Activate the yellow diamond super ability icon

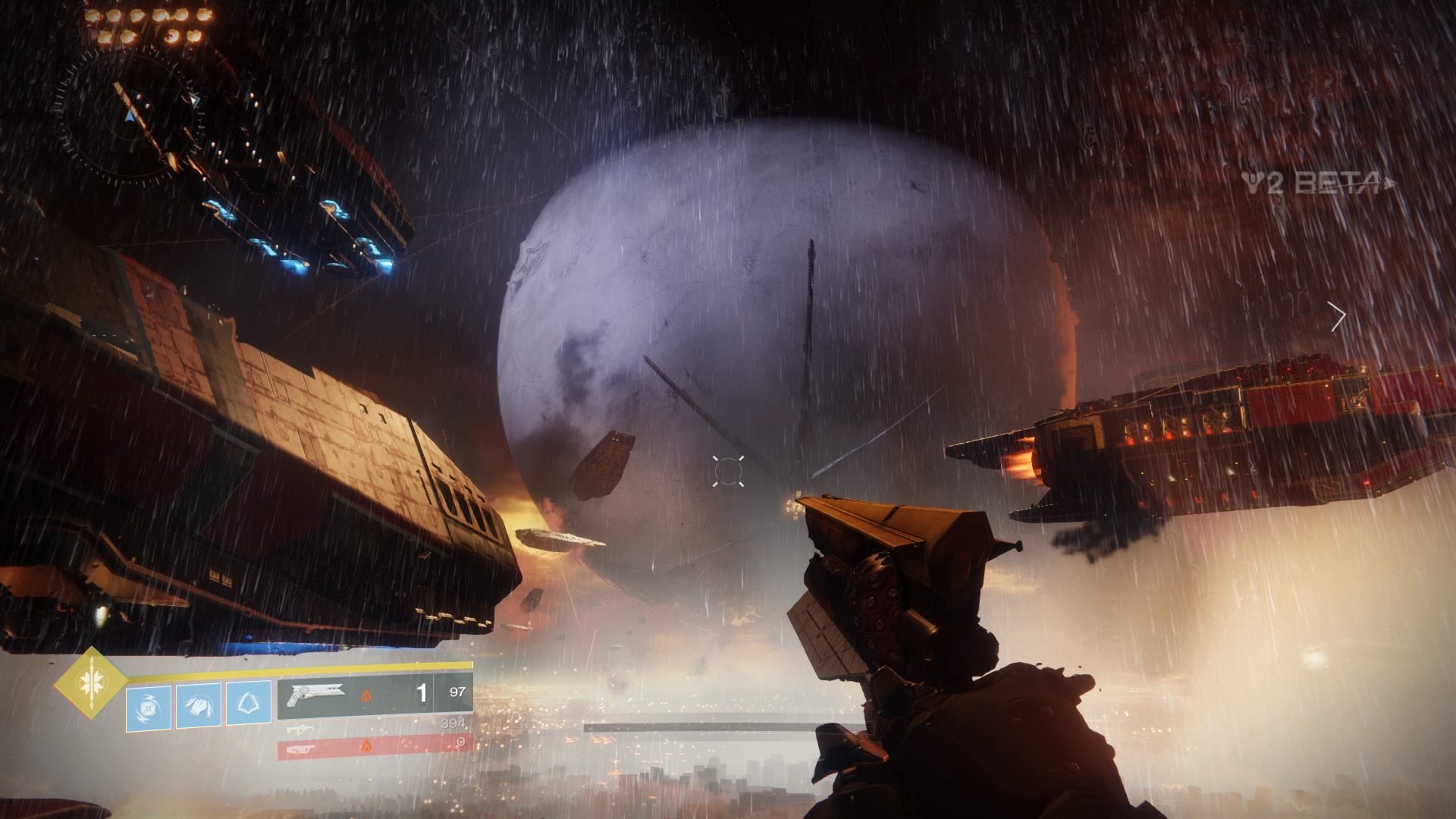coord(89,681)
